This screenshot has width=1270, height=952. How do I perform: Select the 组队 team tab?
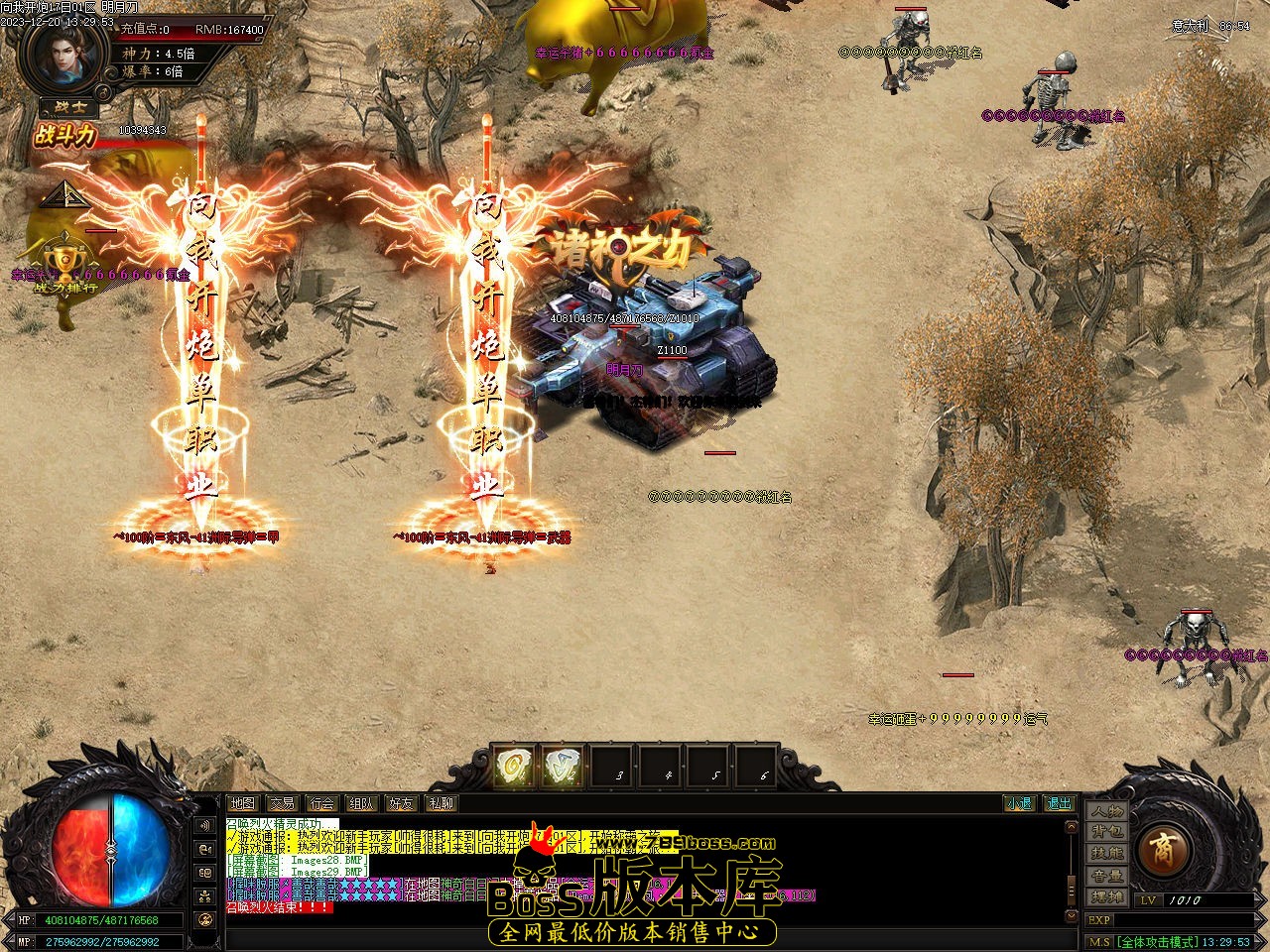(362, 803)
